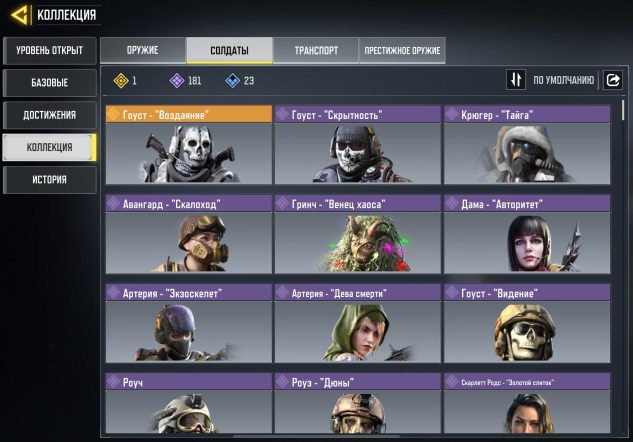Select the Коллекция menu entry
The height and width of the screenshot is (442, 633).
click(x=49, y=147)
